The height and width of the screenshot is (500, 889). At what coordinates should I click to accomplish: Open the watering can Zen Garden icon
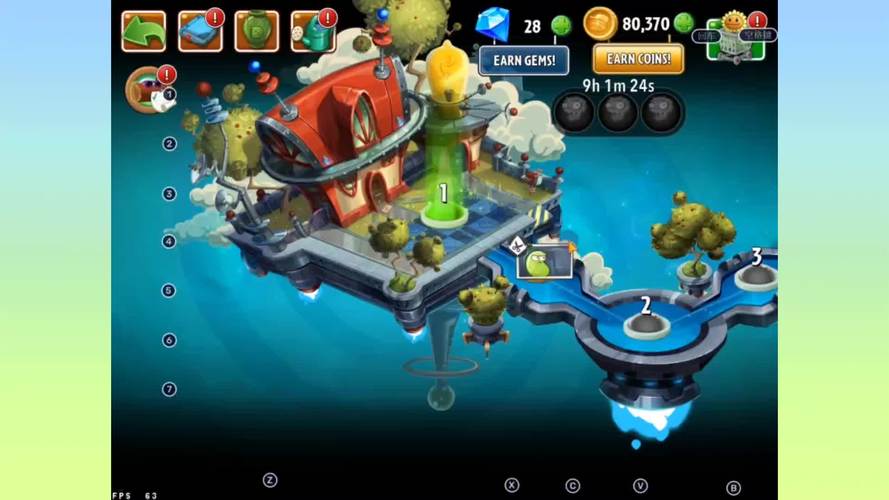click(312, 32)
